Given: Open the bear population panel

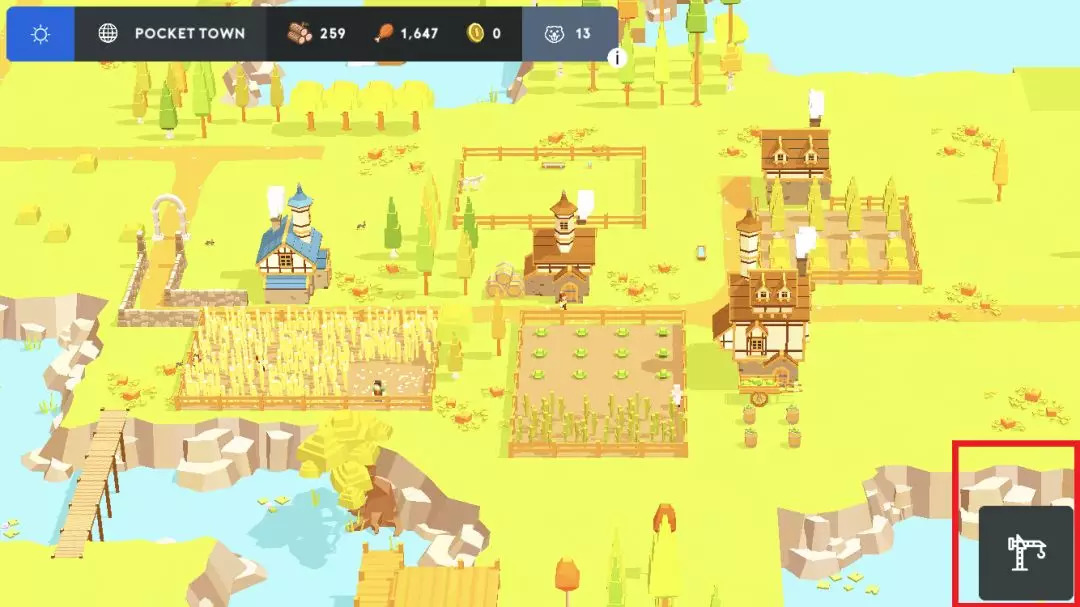Looking at the screenshot, I should pyautogui.click(x=567, y=34).
